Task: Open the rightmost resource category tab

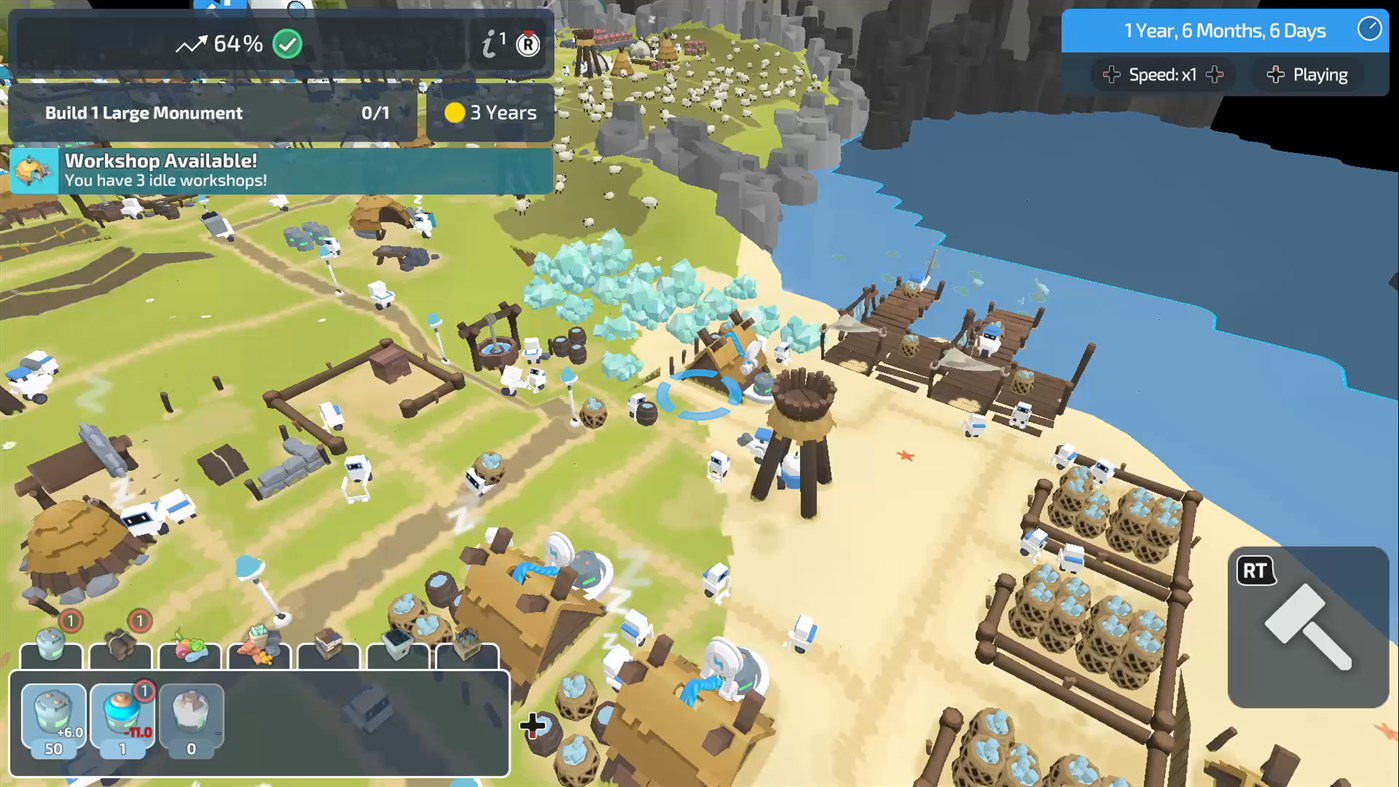Action: coord(467,655)
